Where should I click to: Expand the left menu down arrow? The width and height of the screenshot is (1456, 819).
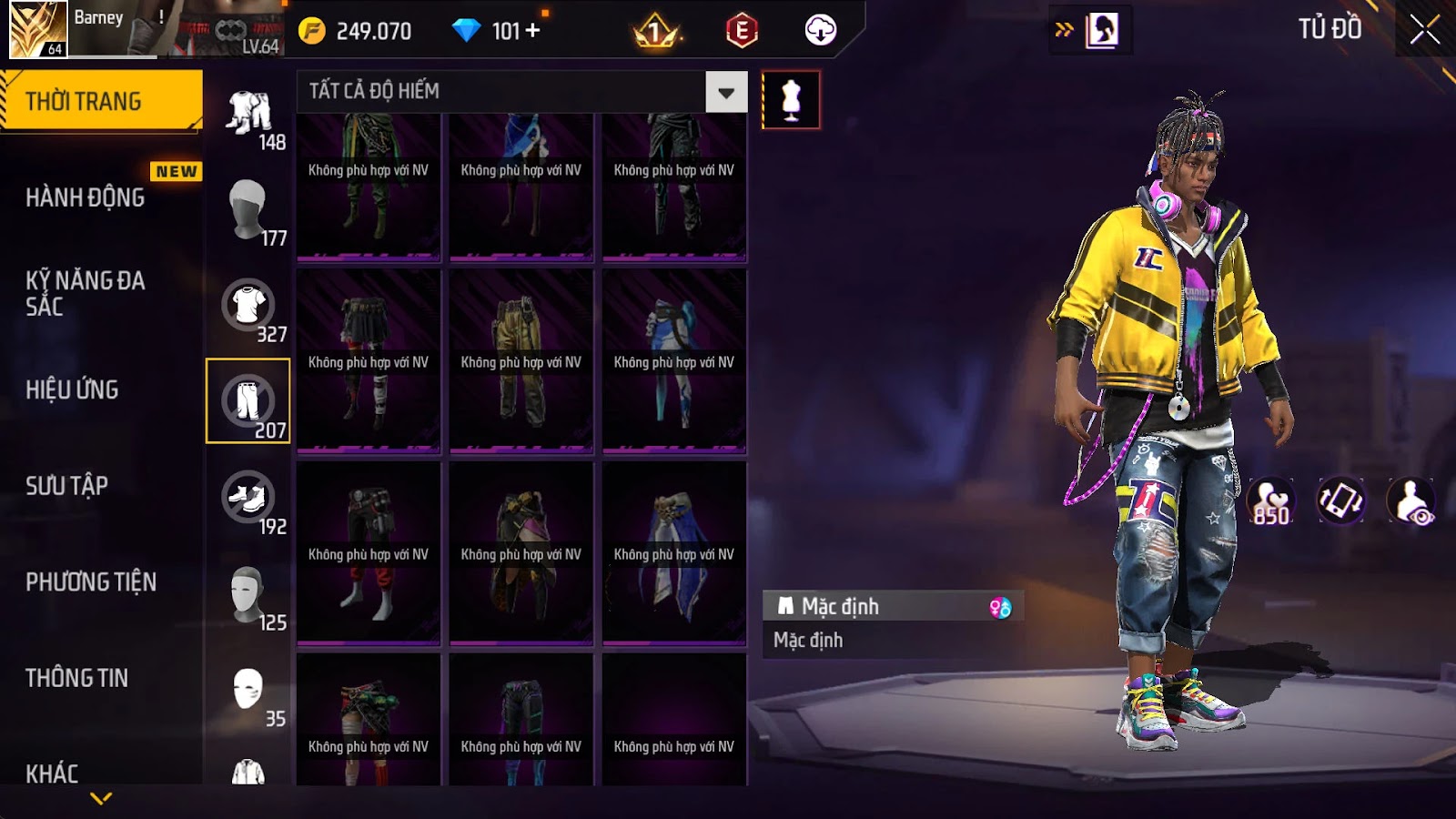101,798
